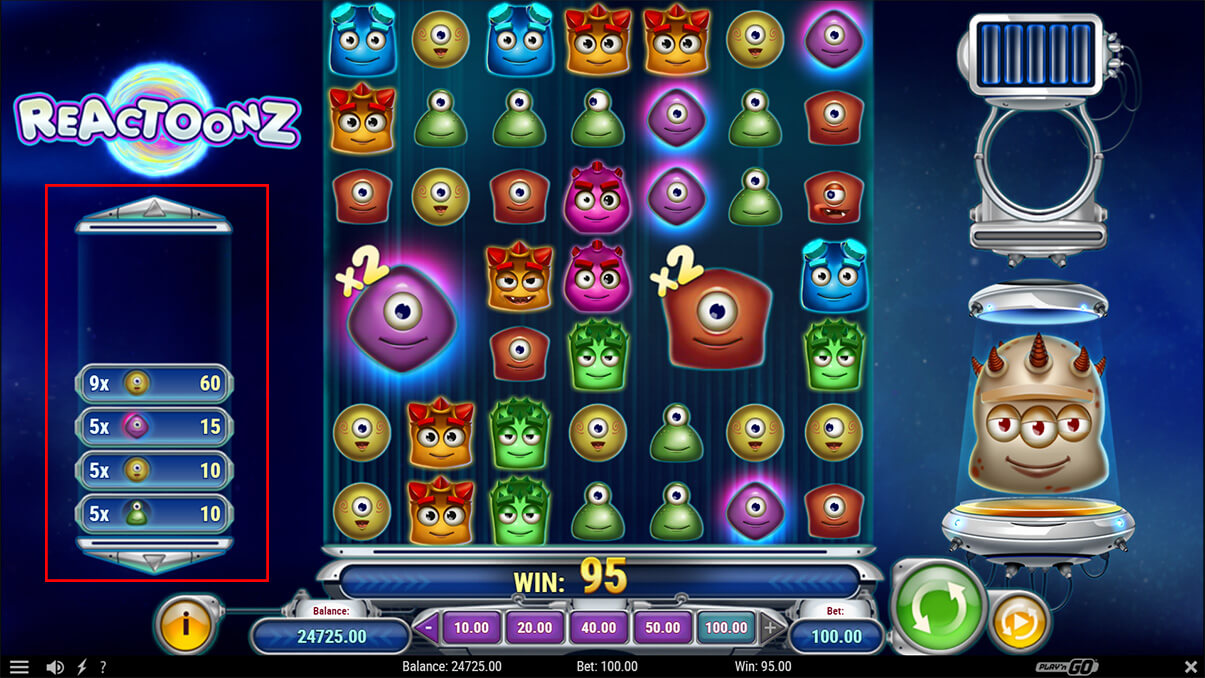1205x678 pixels.
Task: Choose the 20.00 bet value
Action: (x=535, y=628)
